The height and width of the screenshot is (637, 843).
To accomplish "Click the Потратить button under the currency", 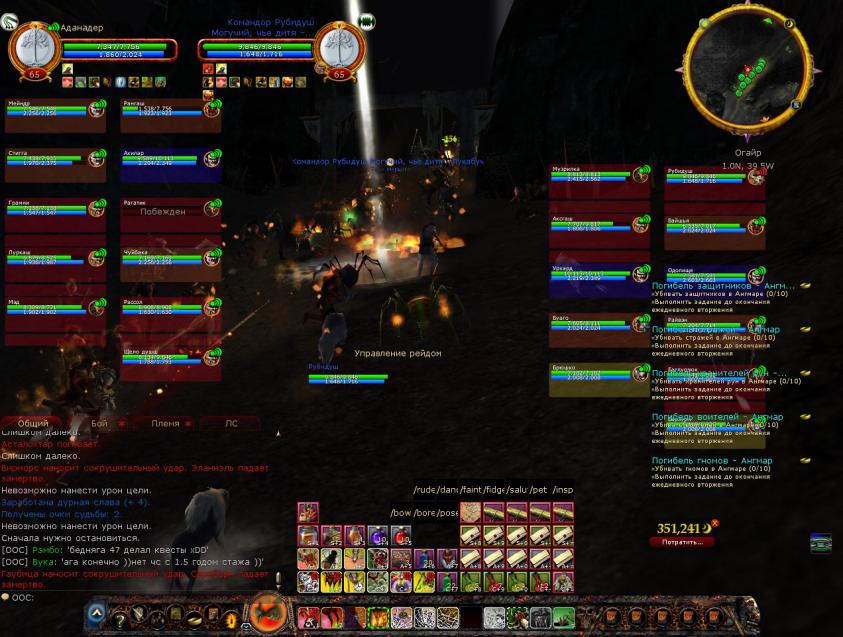I will tap(683, 542).
